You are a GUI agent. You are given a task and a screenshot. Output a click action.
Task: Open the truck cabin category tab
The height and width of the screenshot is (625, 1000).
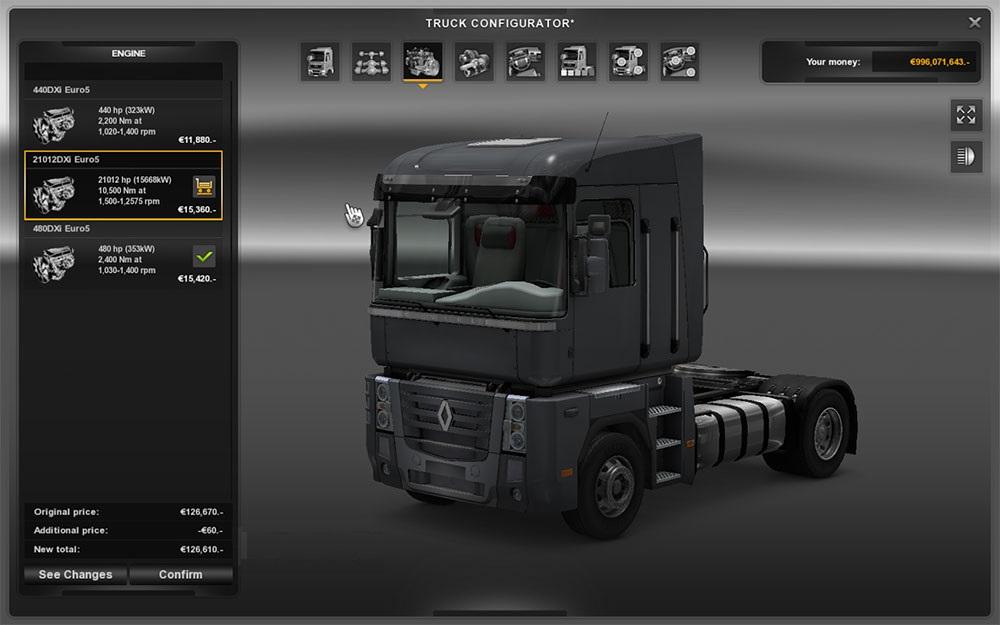tap(319, 62)
